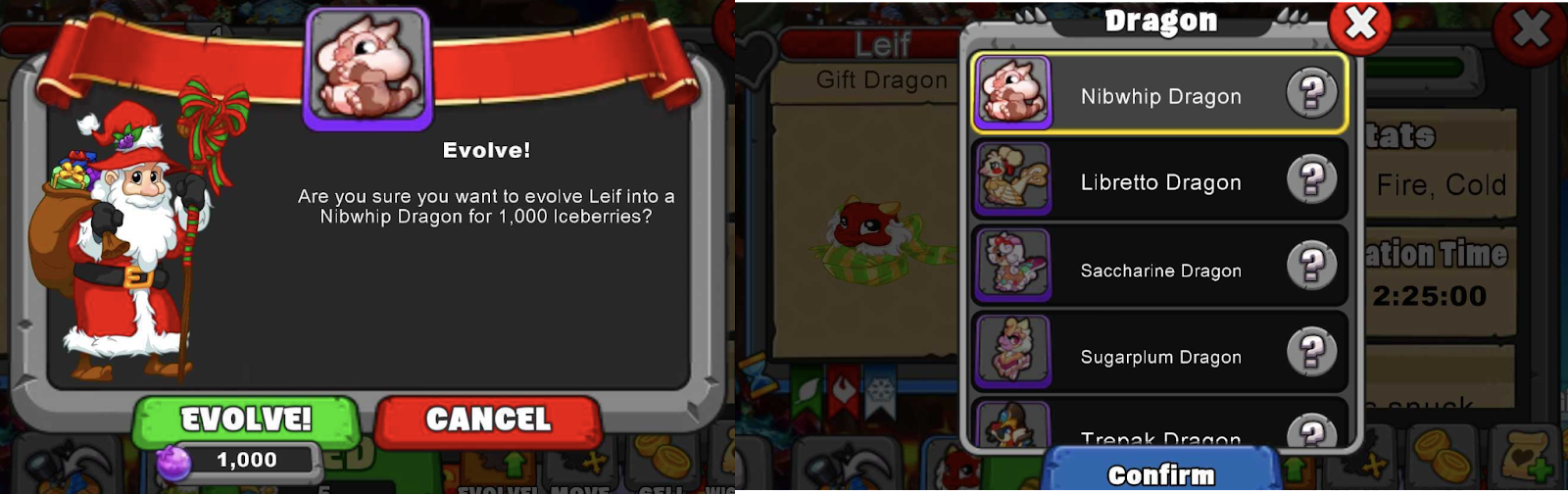Viewport: 1568px width, 494px height.
Task: Close the Leif dragon info panel
Action: [x=1531, y=31]
